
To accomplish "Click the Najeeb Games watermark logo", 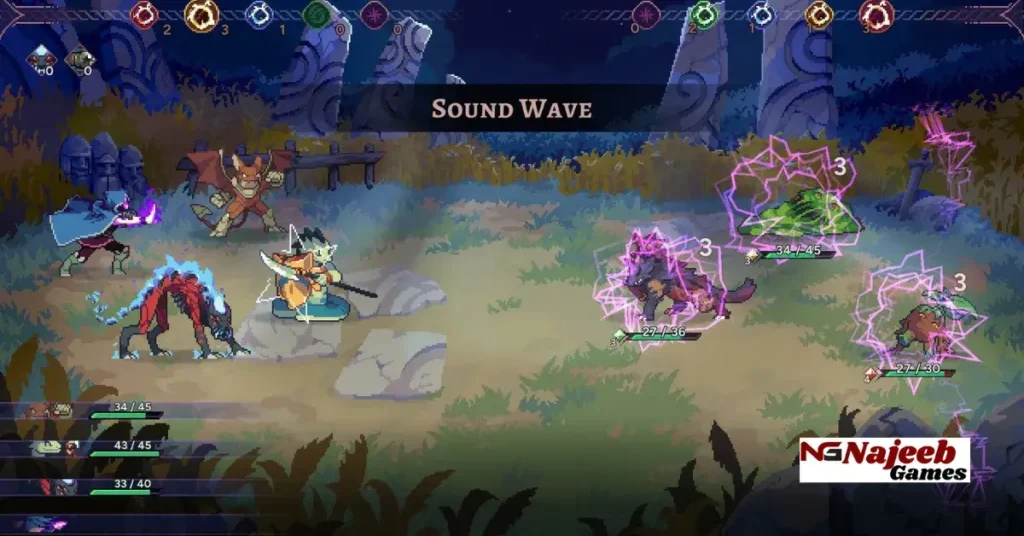I will [884, 459].
